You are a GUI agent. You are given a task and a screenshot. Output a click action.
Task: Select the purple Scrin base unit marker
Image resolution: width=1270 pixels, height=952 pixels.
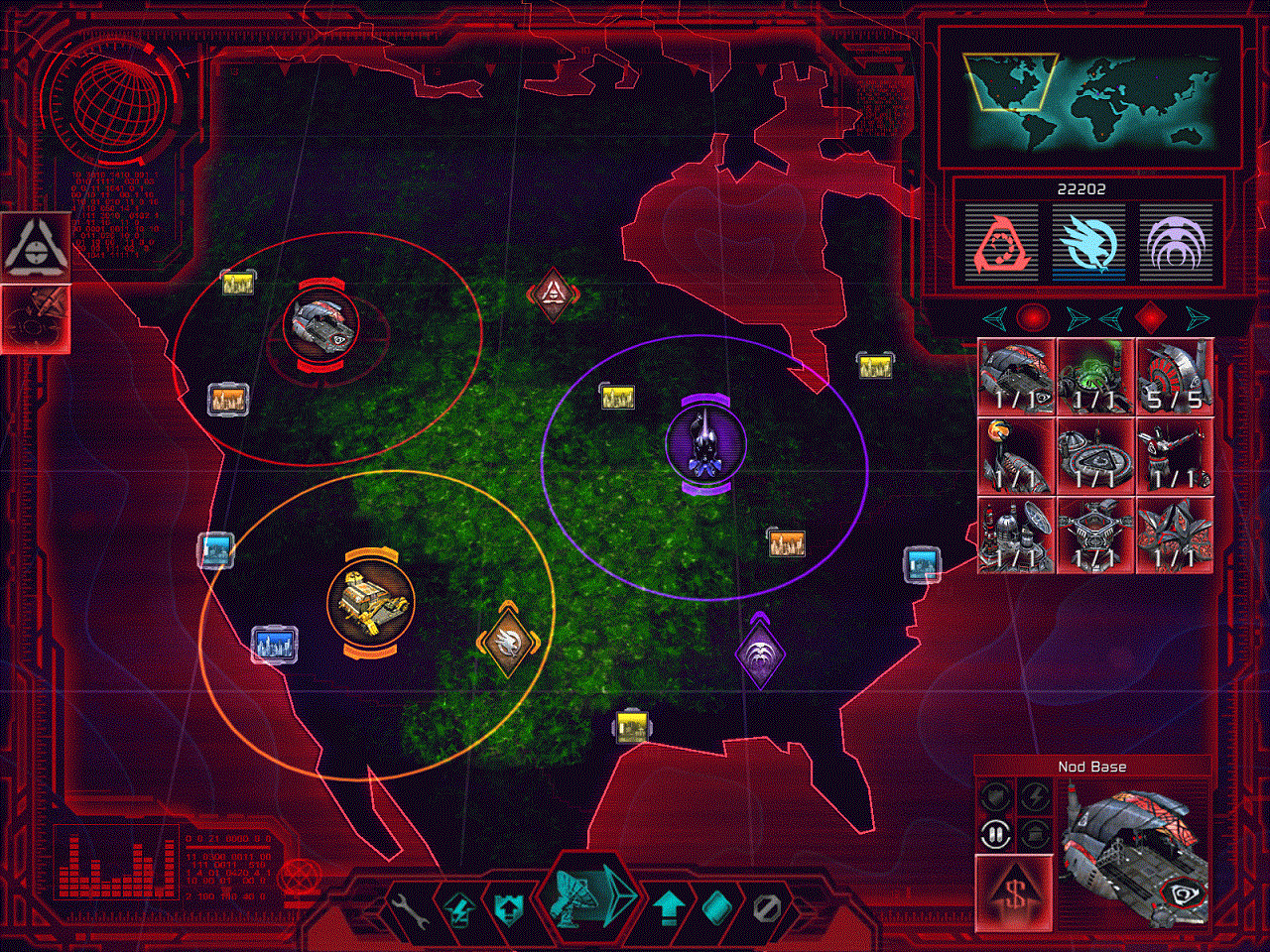click(705, 443)
